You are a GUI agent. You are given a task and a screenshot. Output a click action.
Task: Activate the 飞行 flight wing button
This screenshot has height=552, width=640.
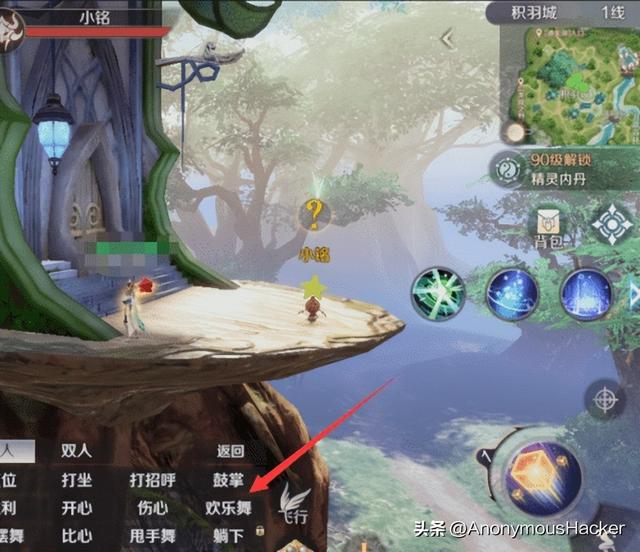coord(294,505)
